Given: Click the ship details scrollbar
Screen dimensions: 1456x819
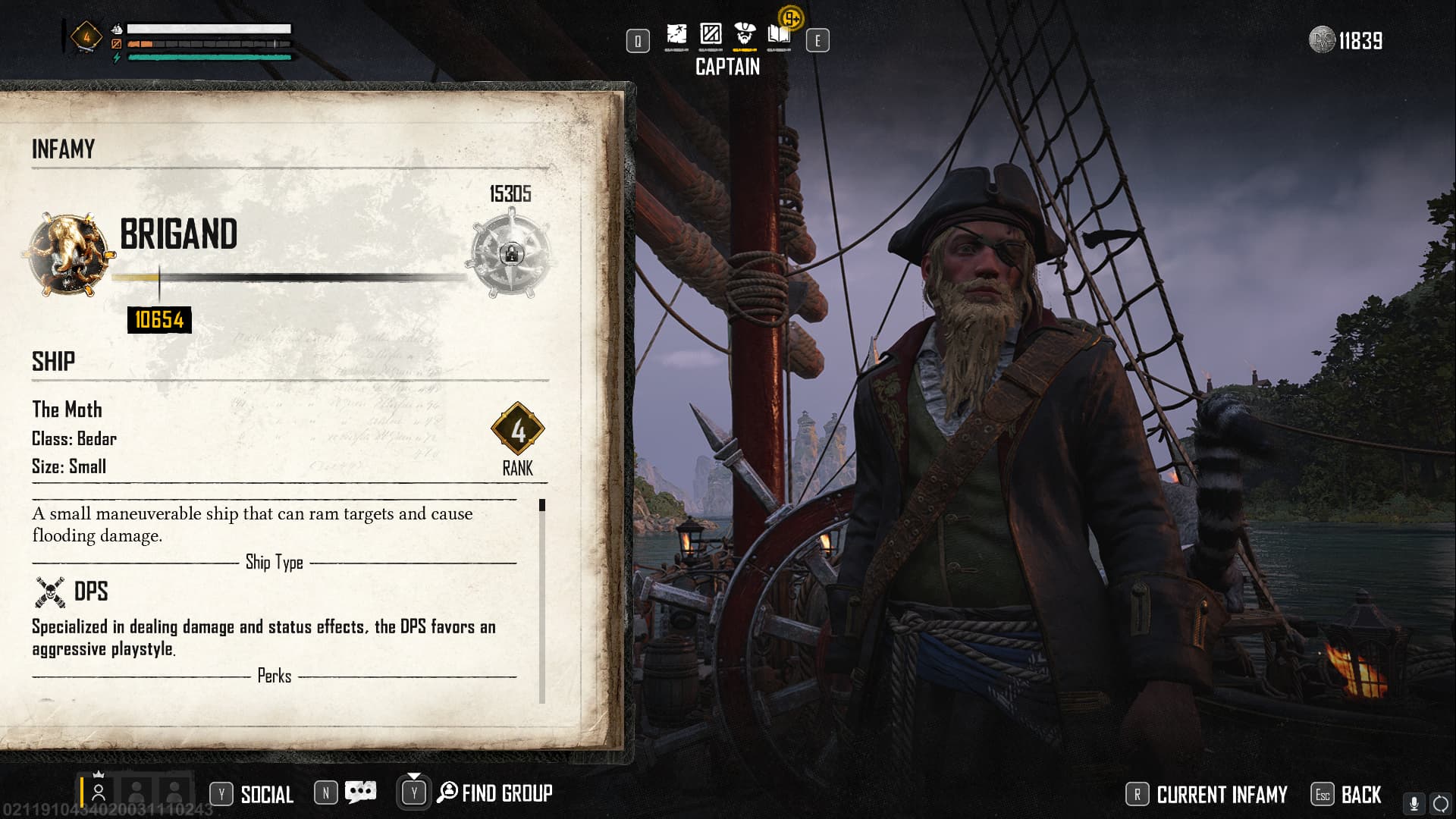Looking at the screenshot, I should pos(541,601).
